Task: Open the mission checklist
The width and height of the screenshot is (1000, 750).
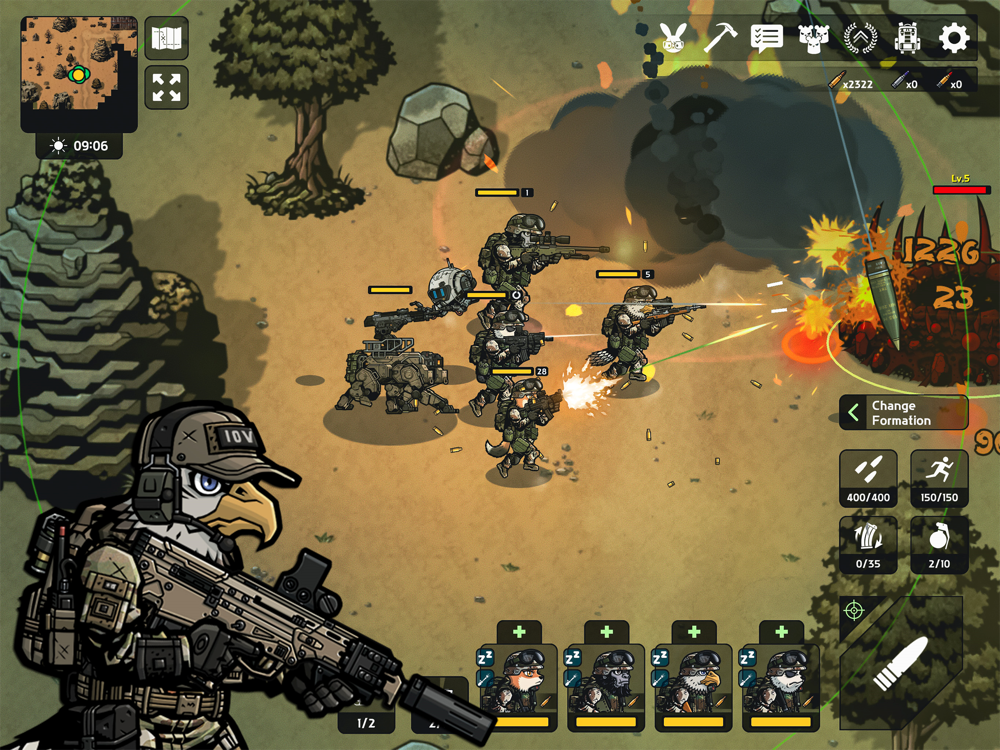Action: pyautogui.click(x=766, y=38)
